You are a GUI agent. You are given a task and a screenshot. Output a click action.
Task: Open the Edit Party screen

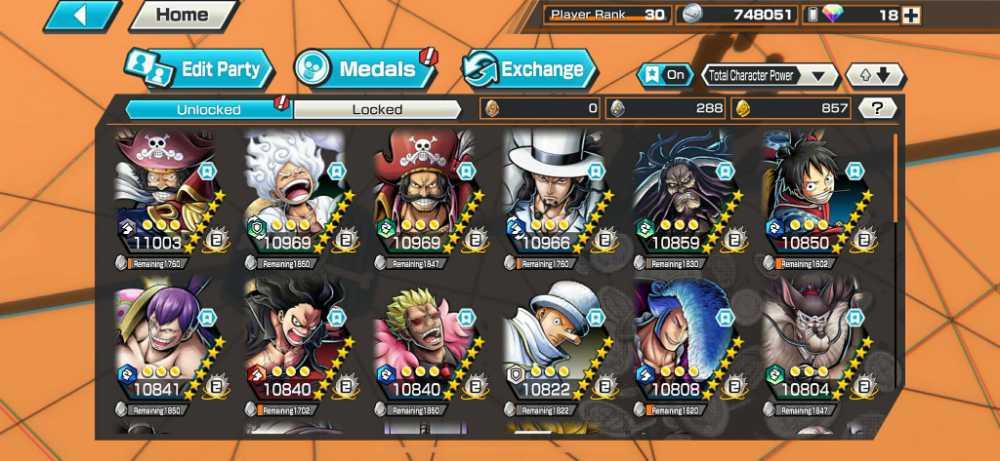(x=199, y=69)
